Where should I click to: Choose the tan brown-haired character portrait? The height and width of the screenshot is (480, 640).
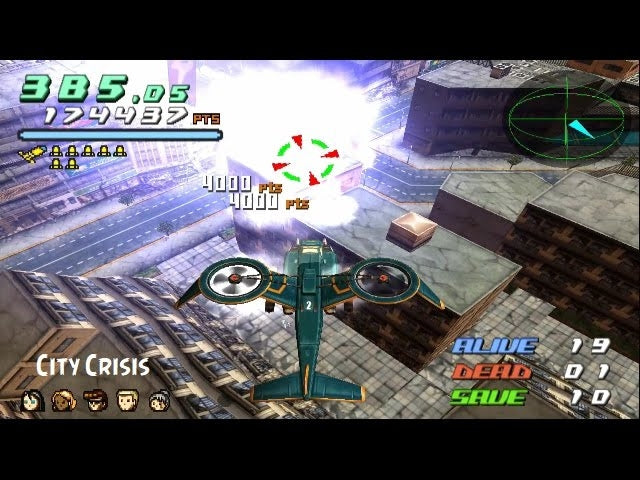click(x=64, y=401)
